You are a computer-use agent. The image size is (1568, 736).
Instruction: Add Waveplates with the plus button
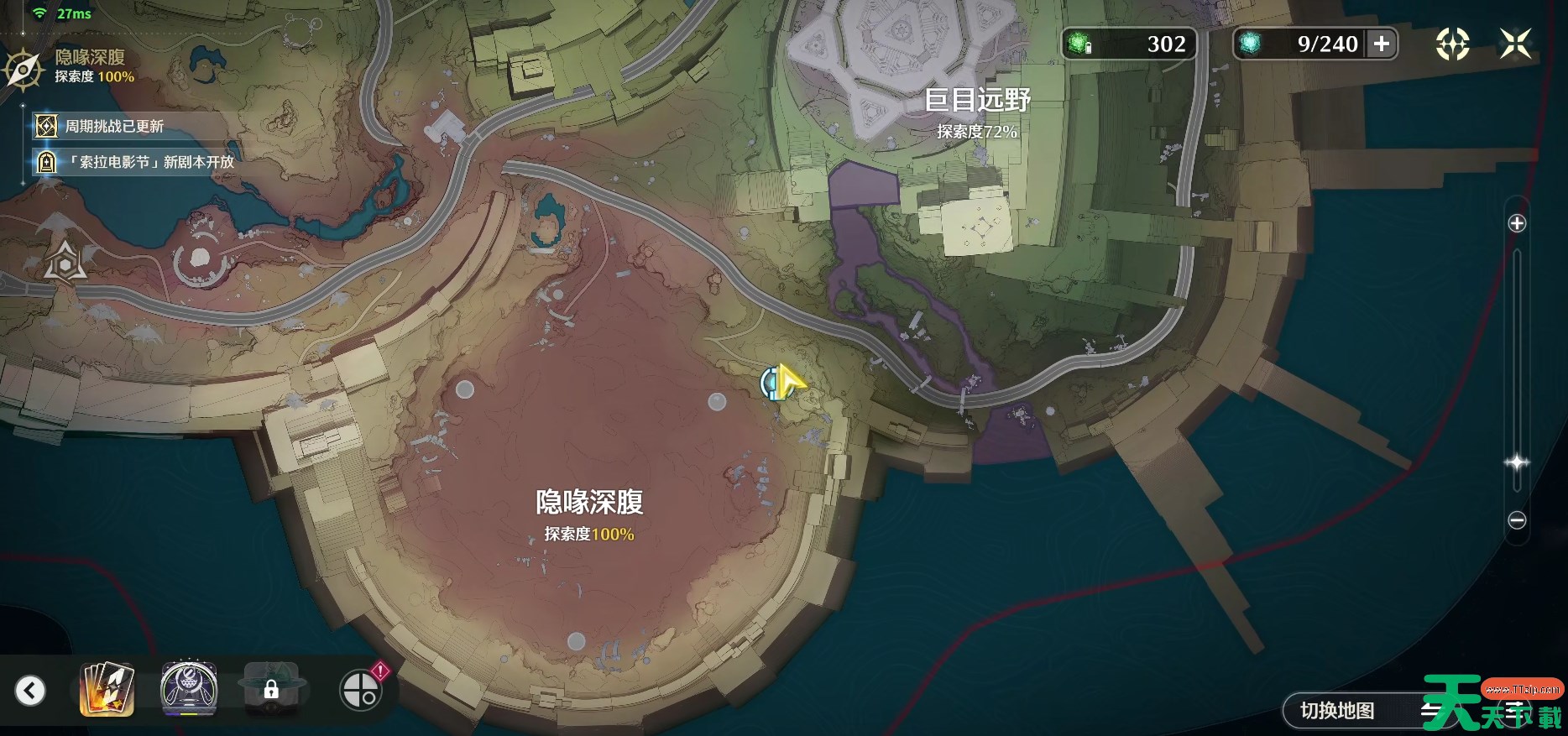[x=1382, y=44]
